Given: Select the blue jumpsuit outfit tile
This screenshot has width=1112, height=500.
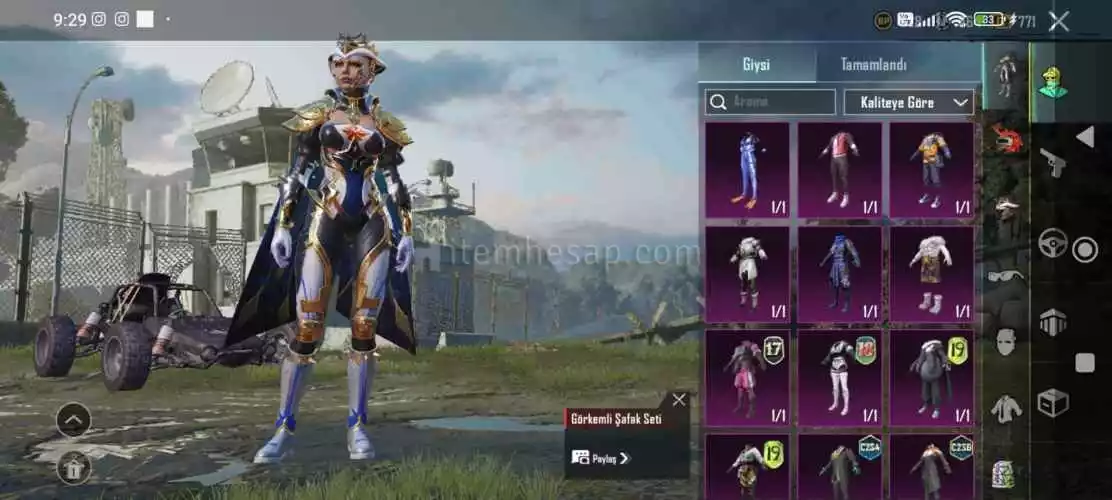Looking at the screenshot, I should click(x=746, y=169).
